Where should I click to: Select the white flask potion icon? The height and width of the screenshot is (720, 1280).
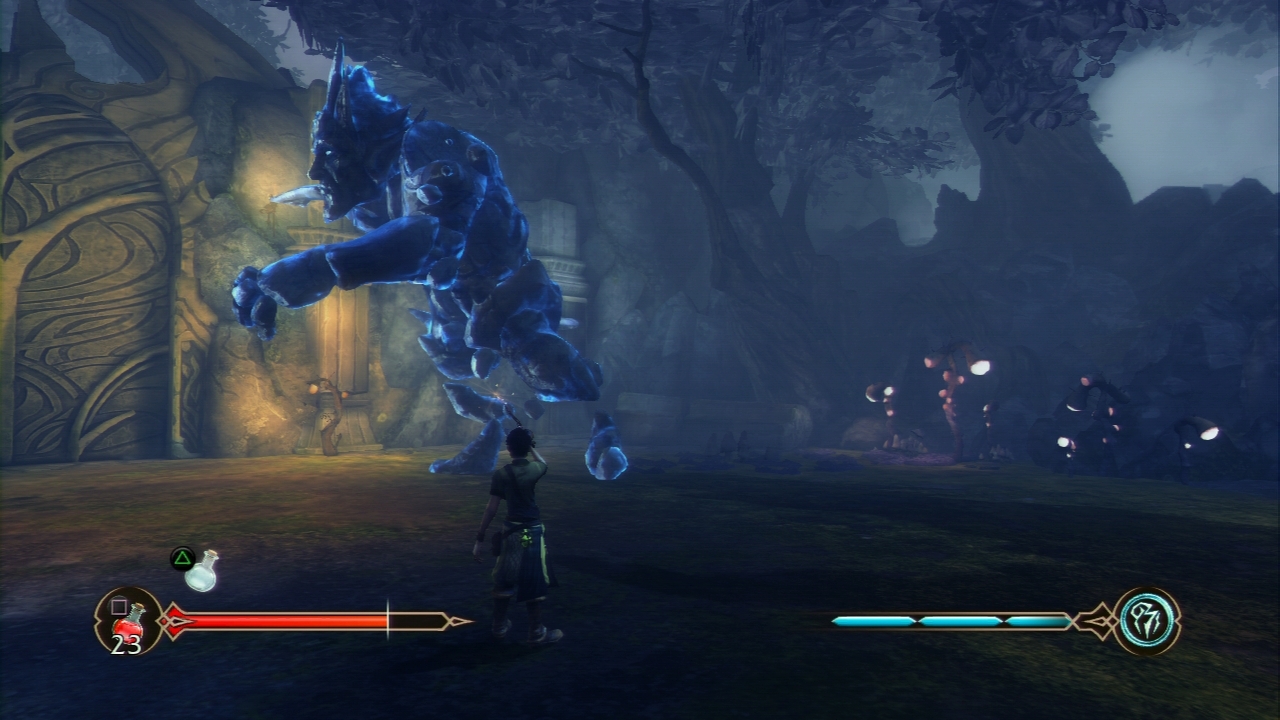pyautogui.click(x=203, y=571)
